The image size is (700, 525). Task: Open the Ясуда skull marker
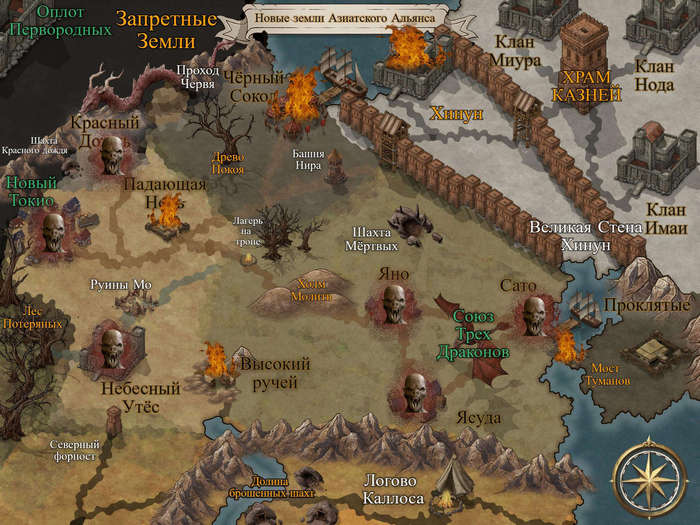[x=413, y=389]
